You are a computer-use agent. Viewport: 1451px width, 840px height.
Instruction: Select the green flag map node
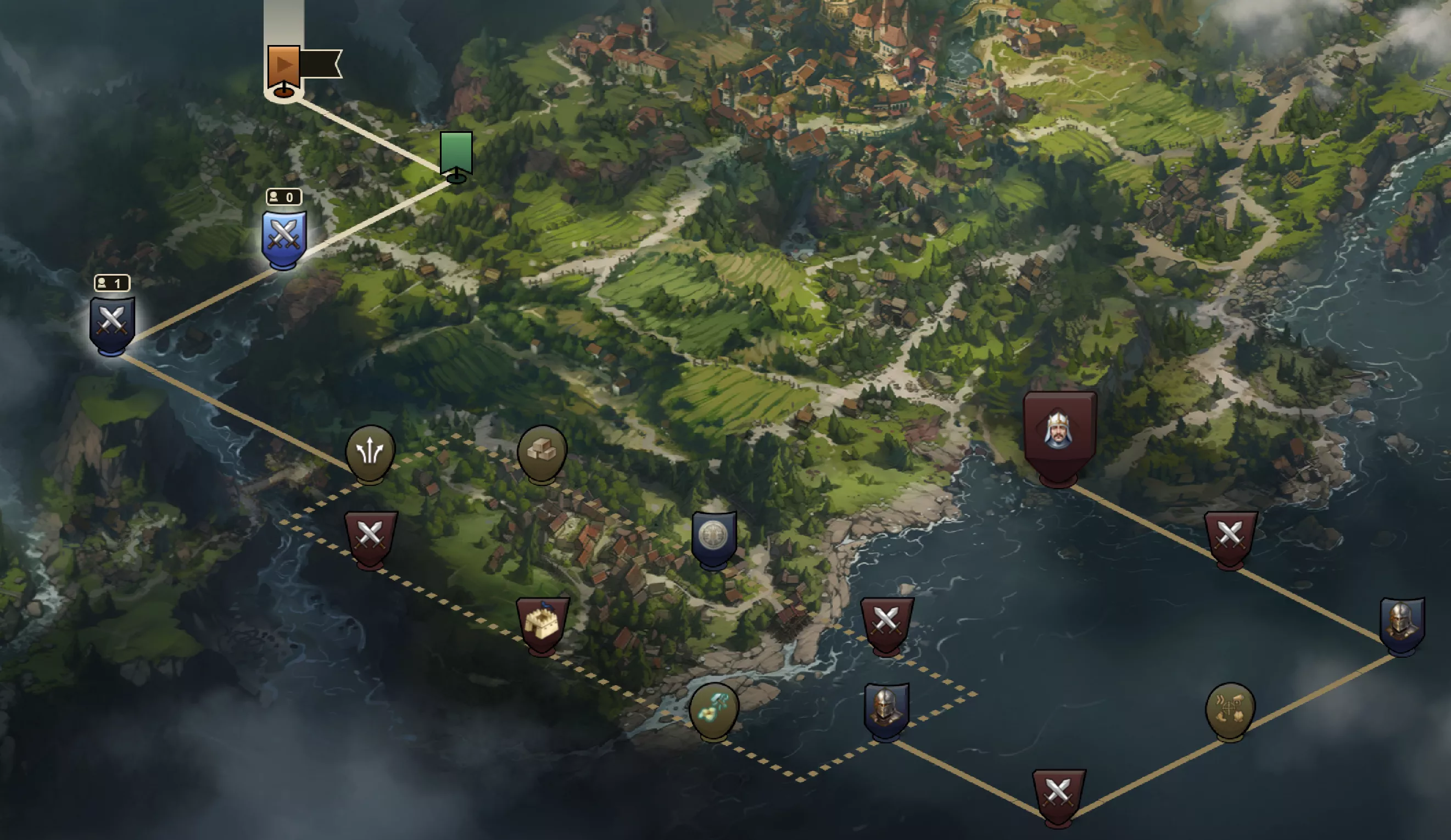(456, 153)
